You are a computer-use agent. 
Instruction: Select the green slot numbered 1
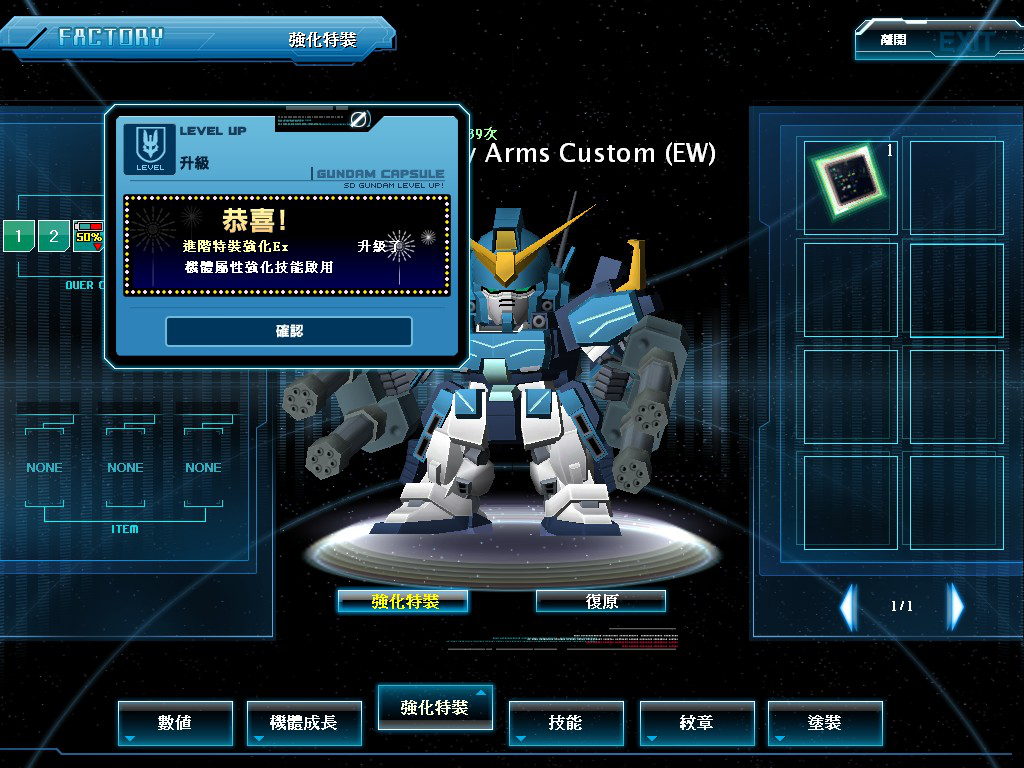pyautogui.click(x=18, y=237)
